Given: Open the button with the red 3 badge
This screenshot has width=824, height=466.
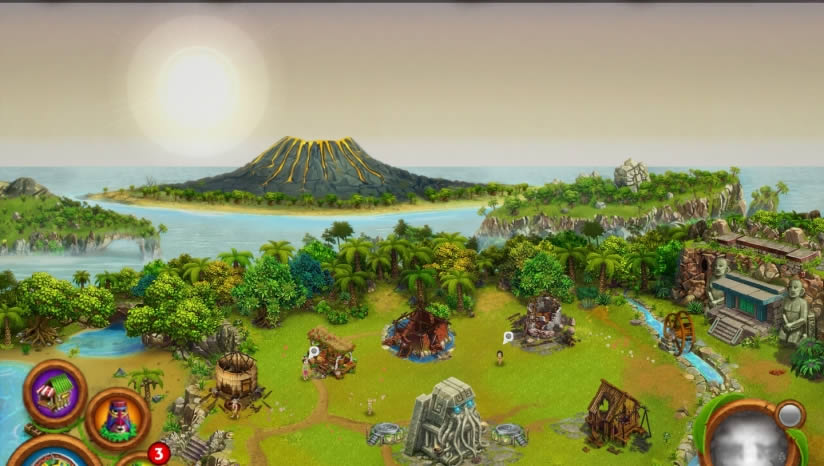Looking at the screenshot, I should [x=138, y=460].
